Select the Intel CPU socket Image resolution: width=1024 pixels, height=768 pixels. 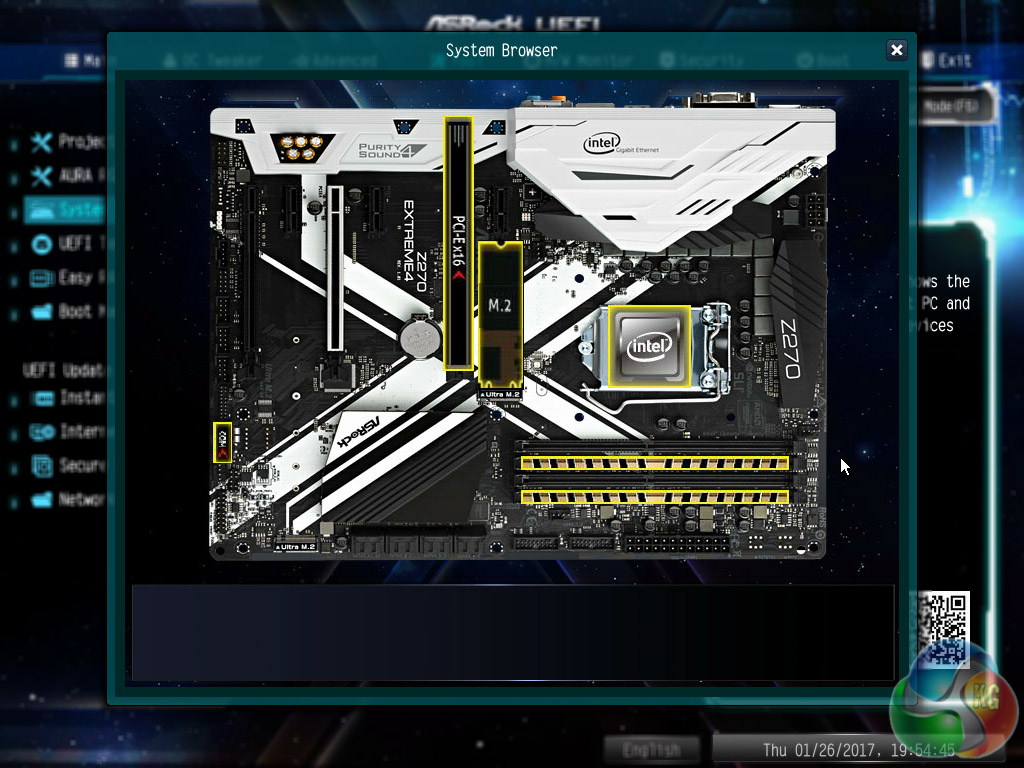pos(649,346)
